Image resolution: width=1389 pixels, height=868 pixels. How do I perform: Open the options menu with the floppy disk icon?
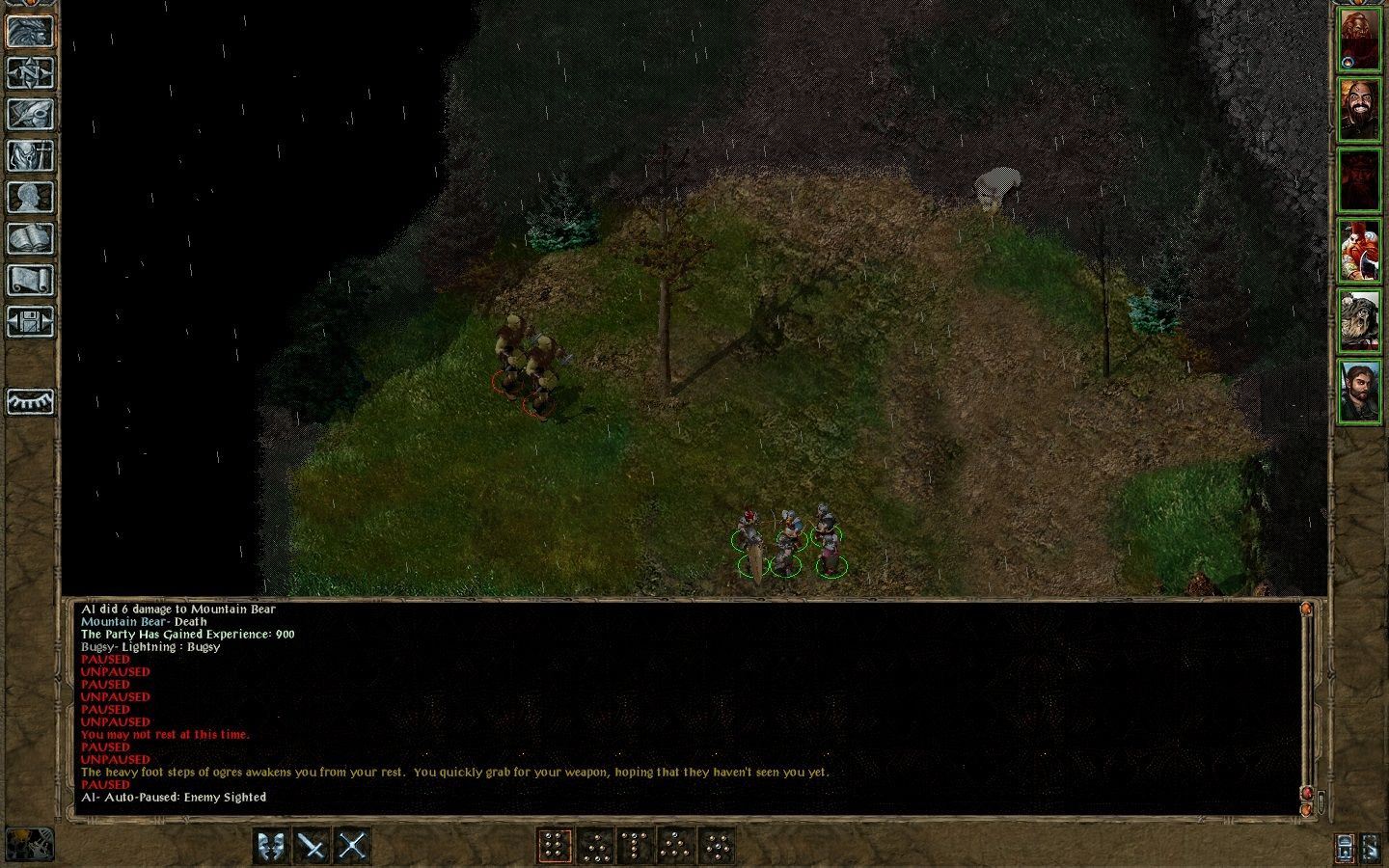[x=30, y=321]
